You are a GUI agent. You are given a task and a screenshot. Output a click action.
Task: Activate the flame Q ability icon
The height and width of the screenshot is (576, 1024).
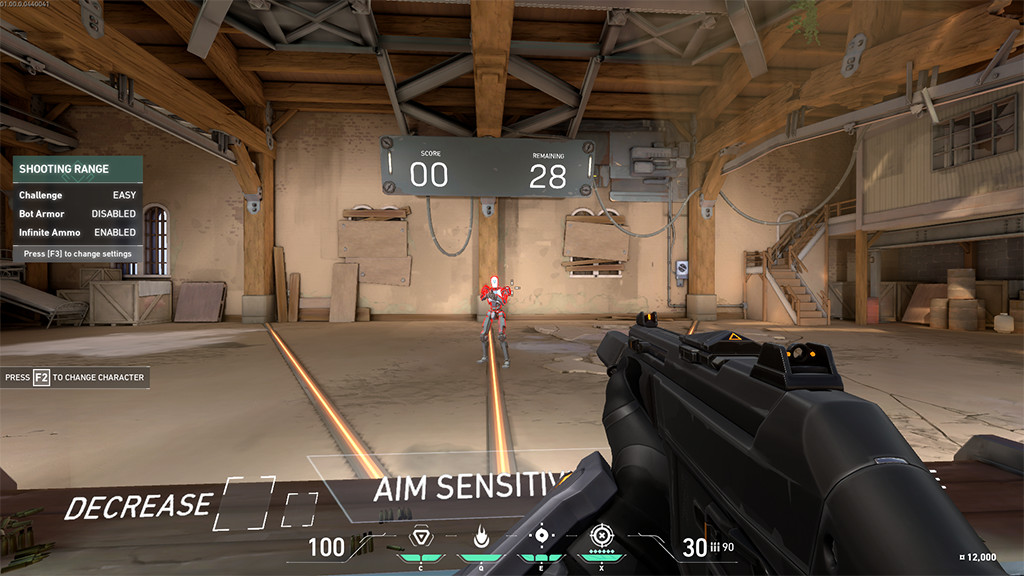pyautogui.click(x=480, y=537)
